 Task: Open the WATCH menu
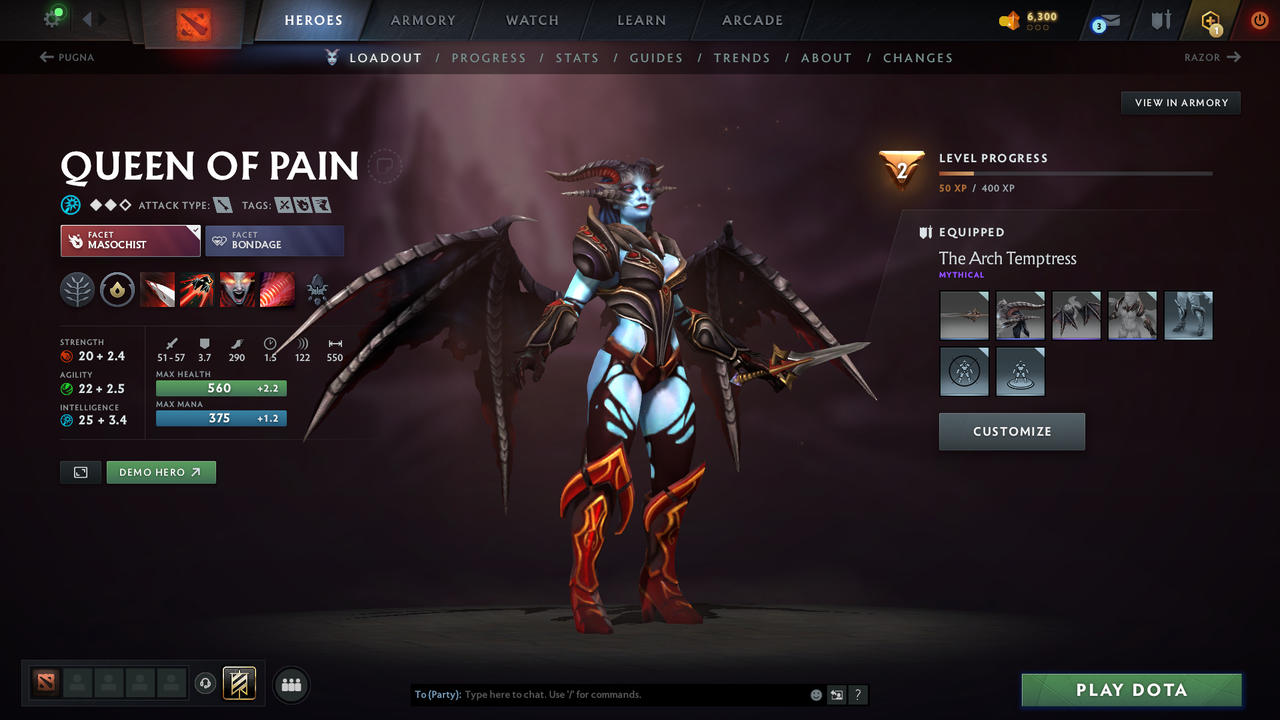531,20
